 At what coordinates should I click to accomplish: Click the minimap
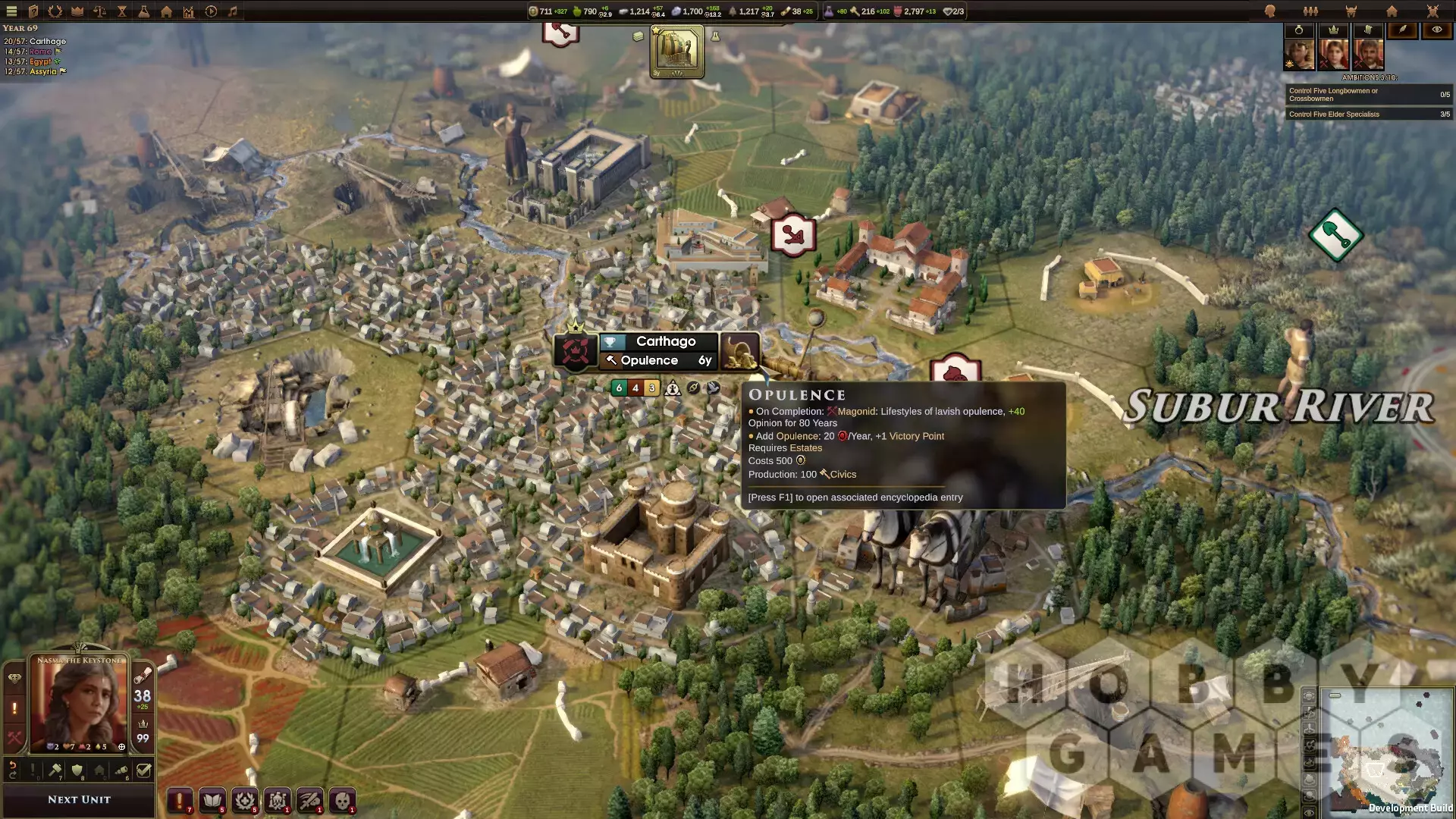1386,751
